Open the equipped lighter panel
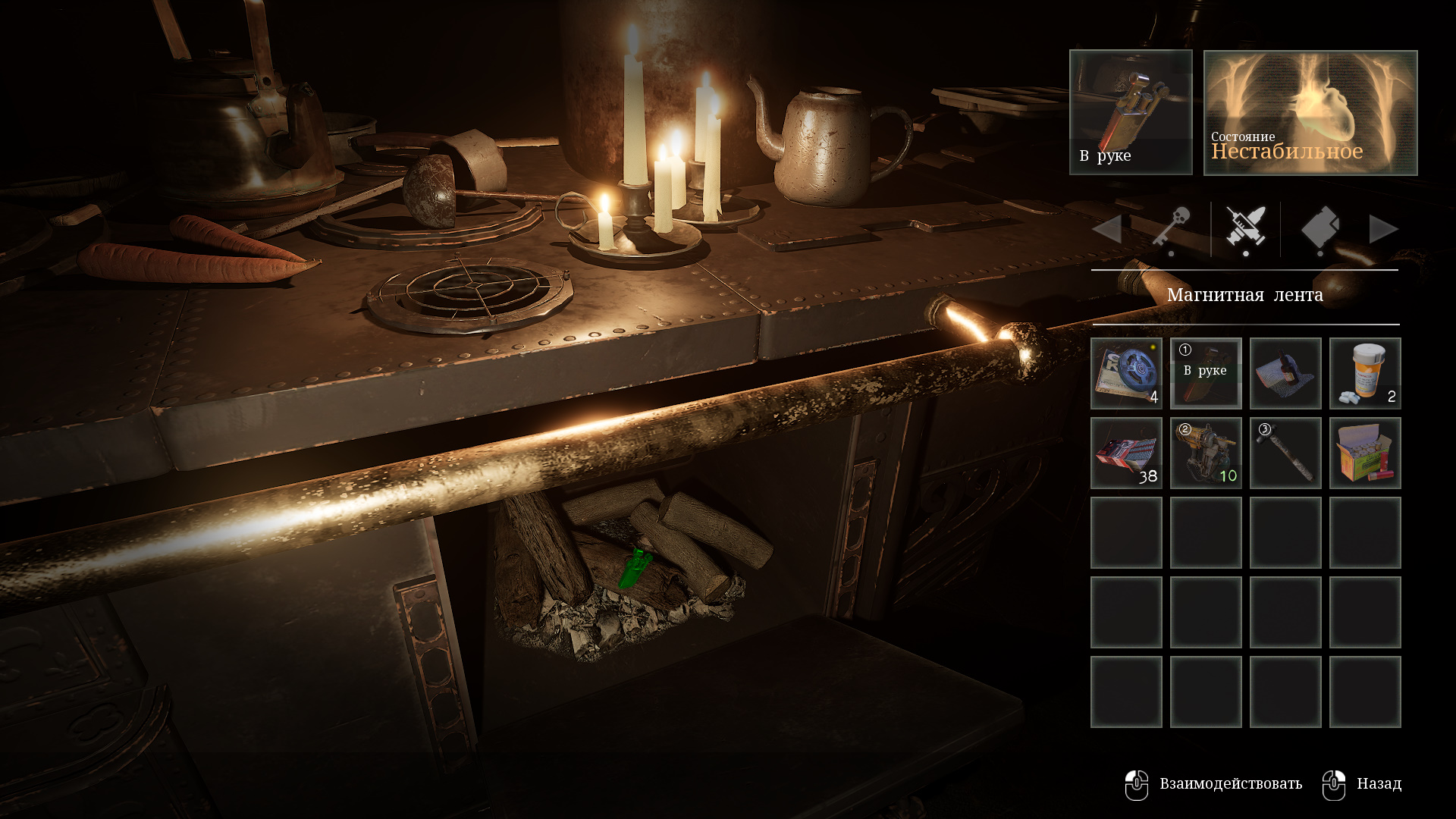This screenshot has height=819, width=1456. (1131, 112)
